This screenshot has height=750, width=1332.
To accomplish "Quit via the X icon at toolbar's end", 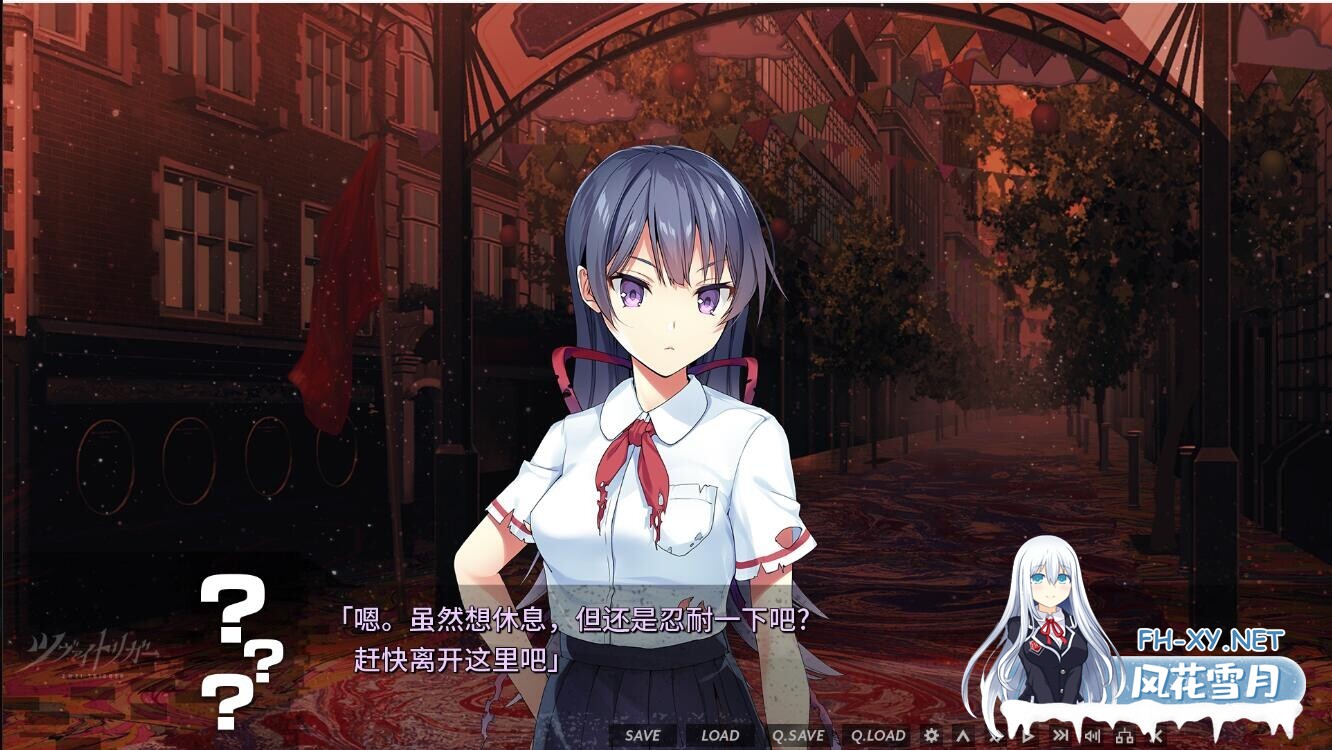I will click(1157, 737).
